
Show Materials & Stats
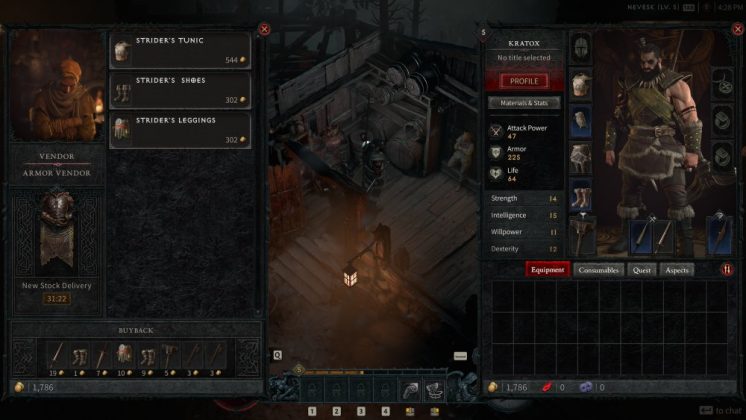[523, 102]
